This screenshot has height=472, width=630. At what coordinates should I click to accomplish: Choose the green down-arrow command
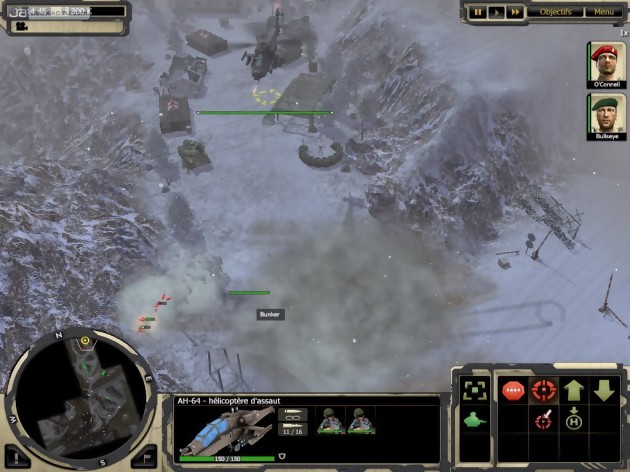pyautogui.click(x=604, y=390)
